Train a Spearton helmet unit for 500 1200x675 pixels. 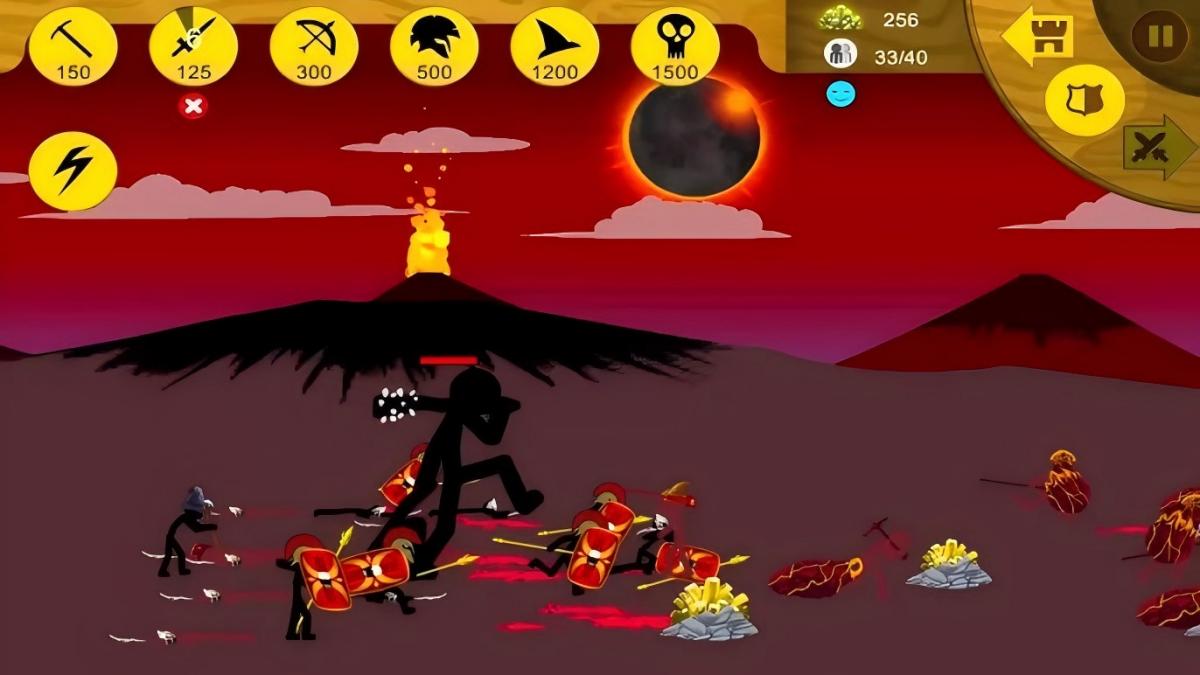(434, 47)
